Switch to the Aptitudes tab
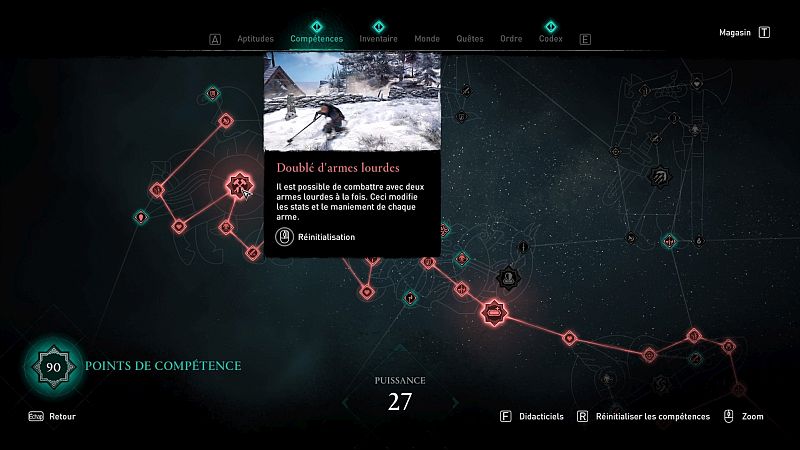 tap(255, 39)
